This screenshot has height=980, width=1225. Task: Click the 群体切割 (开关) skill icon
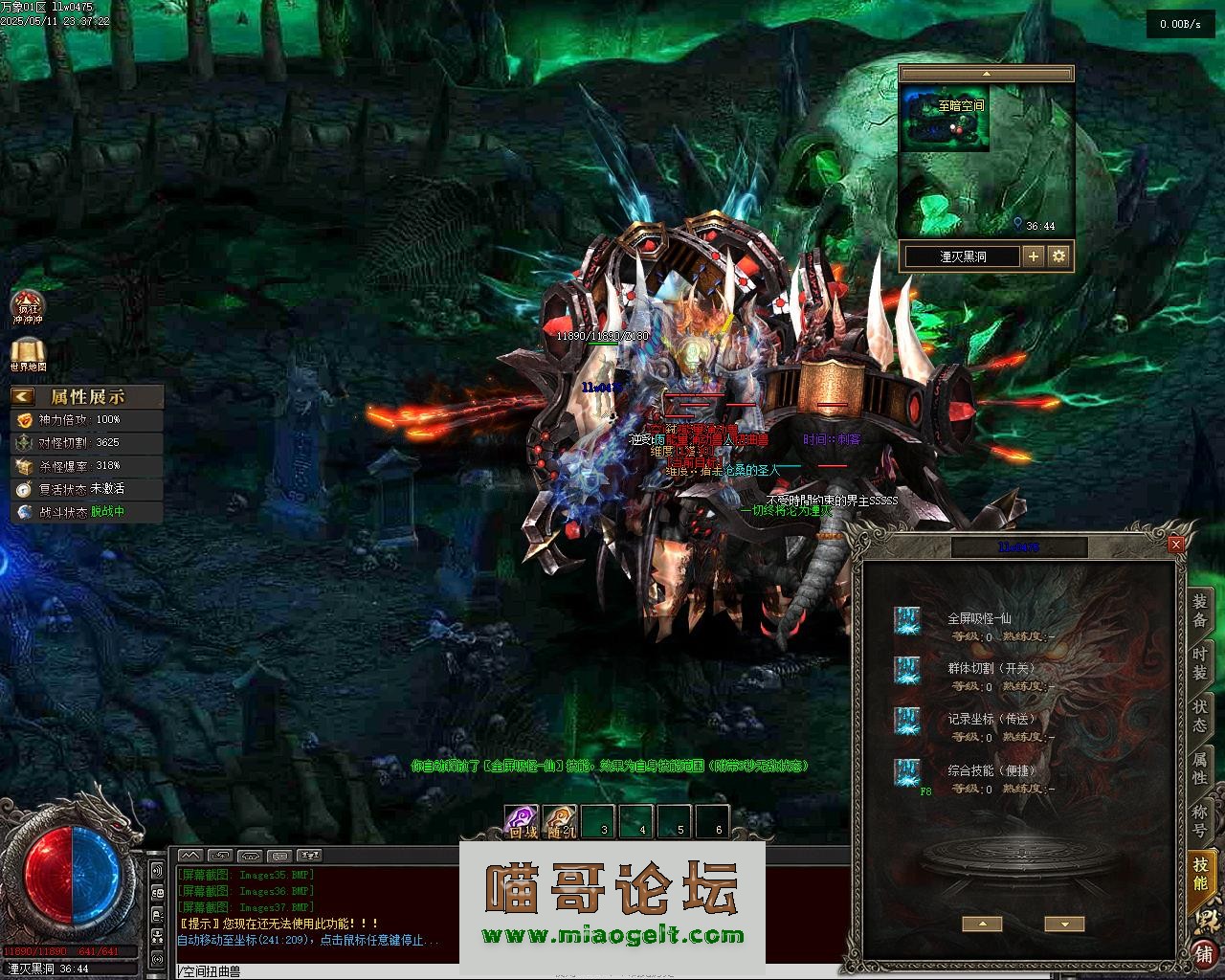[906, 670]
